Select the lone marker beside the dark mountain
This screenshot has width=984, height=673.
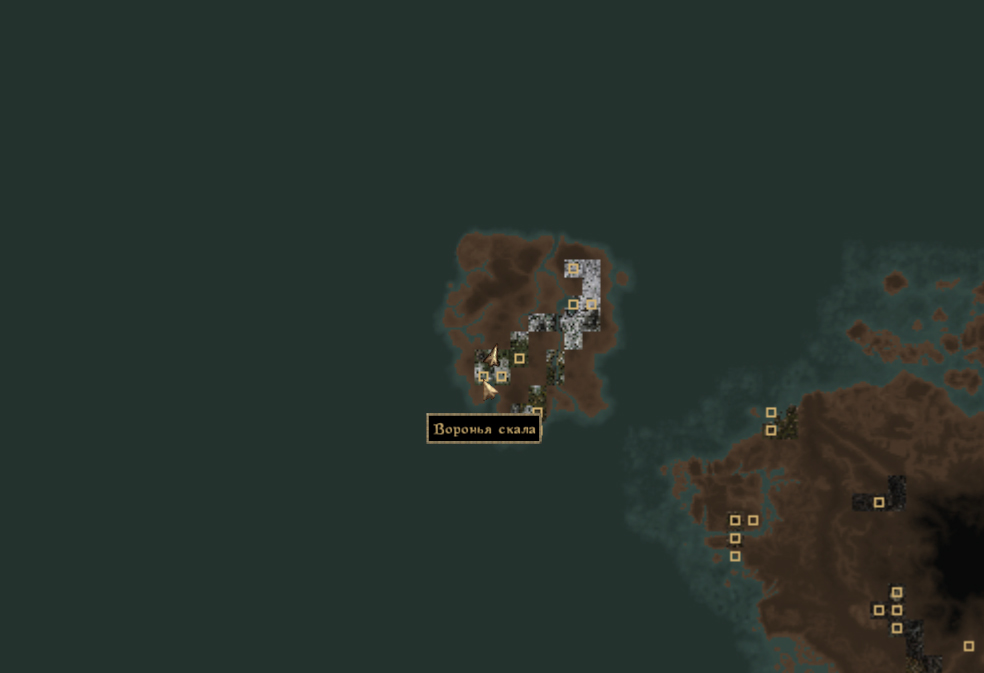pos(879,502)
